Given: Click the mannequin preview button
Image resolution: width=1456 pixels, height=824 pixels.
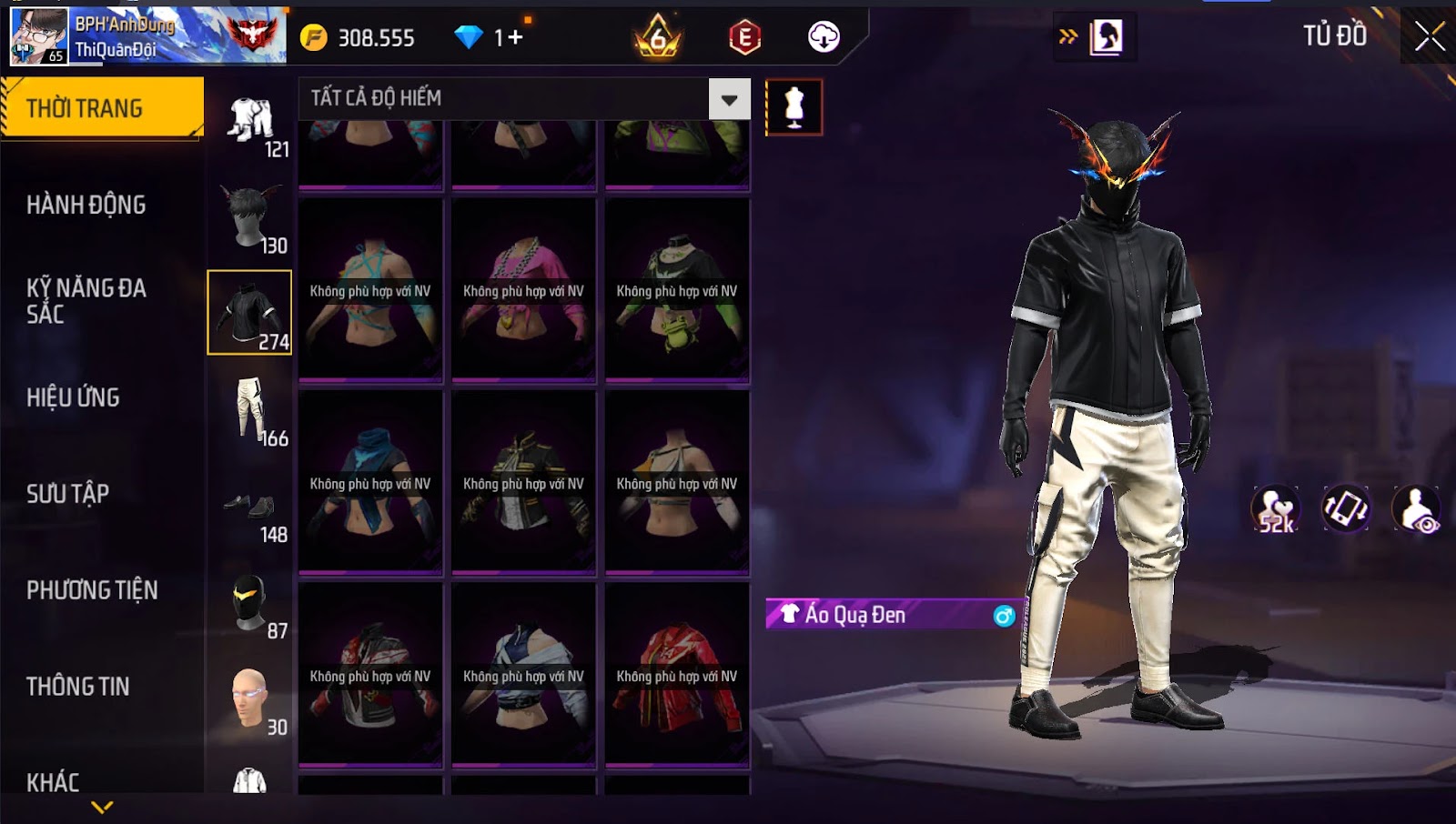Looking at the screenshot, I should click(794, 107).
